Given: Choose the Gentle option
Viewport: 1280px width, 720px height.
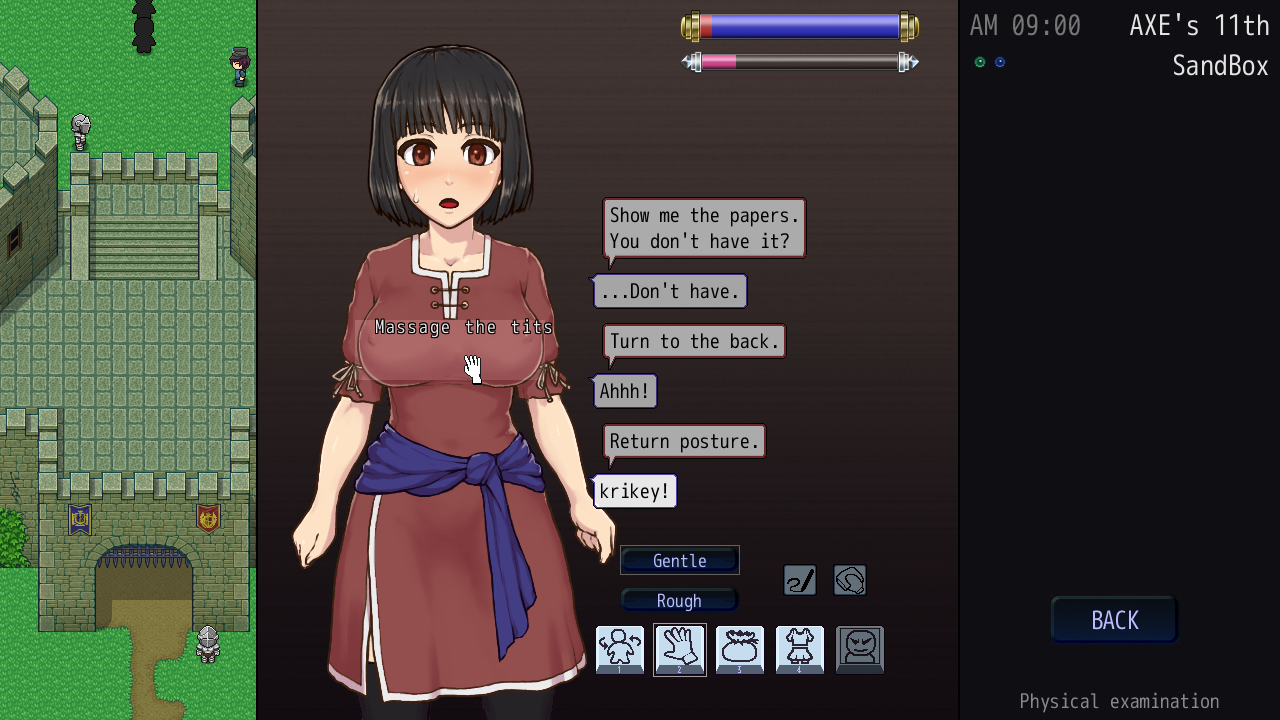Looking at the screenshot, I should click(x=680, y=561).
